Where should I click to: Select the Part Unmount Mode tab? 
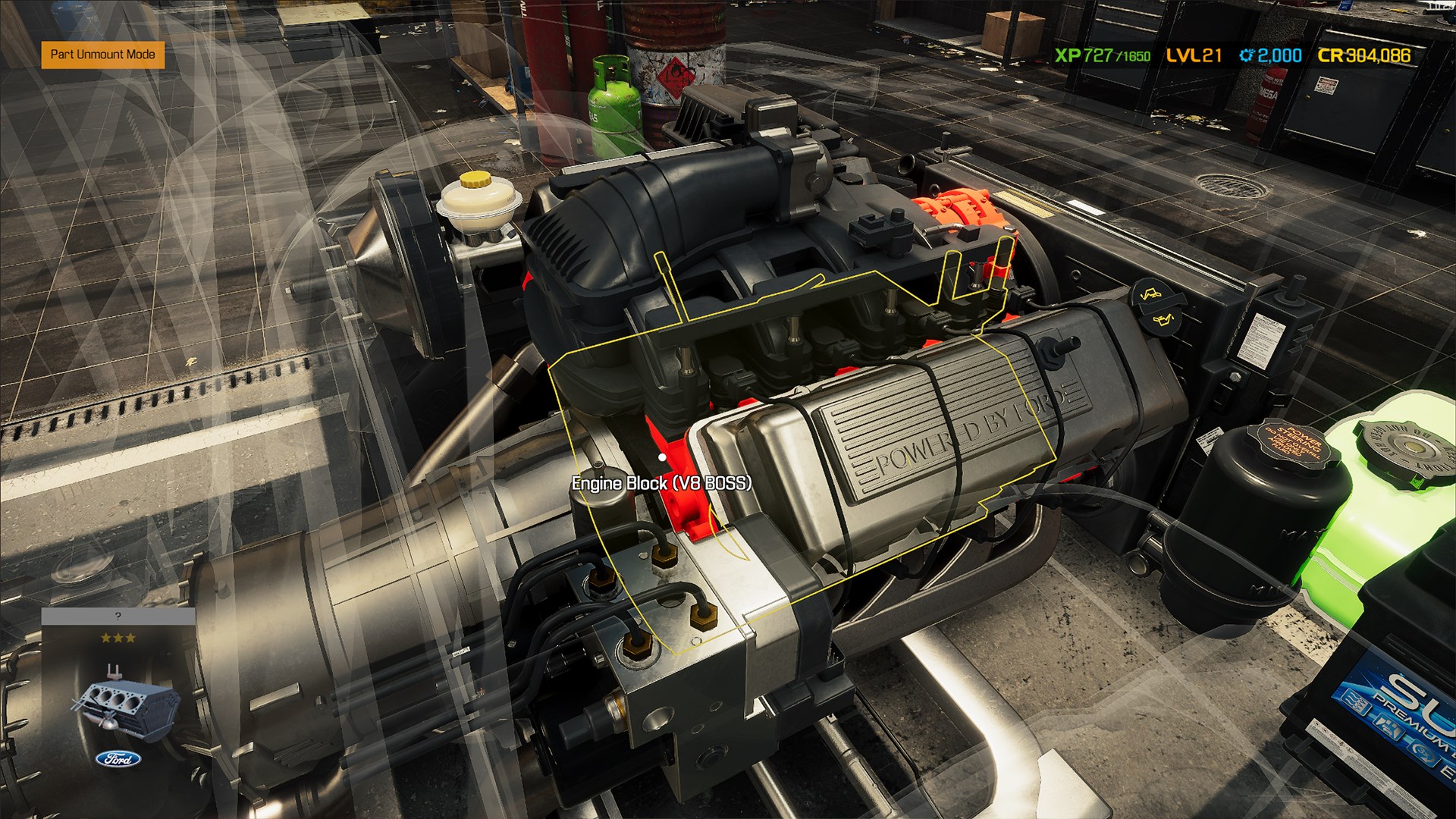[102, 55]
